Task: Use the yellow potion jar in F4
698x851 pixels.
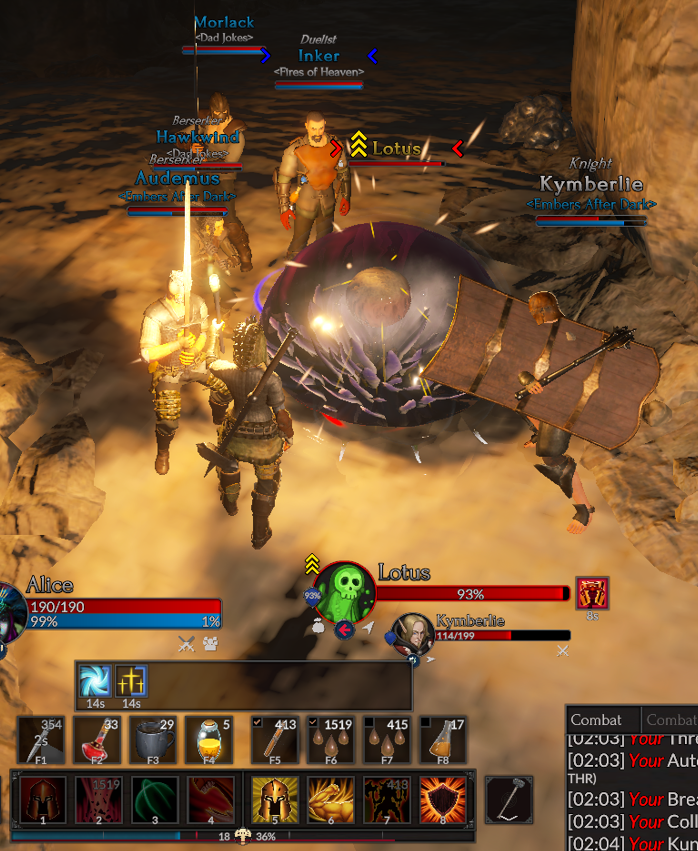Action: (x=209, y=741)
